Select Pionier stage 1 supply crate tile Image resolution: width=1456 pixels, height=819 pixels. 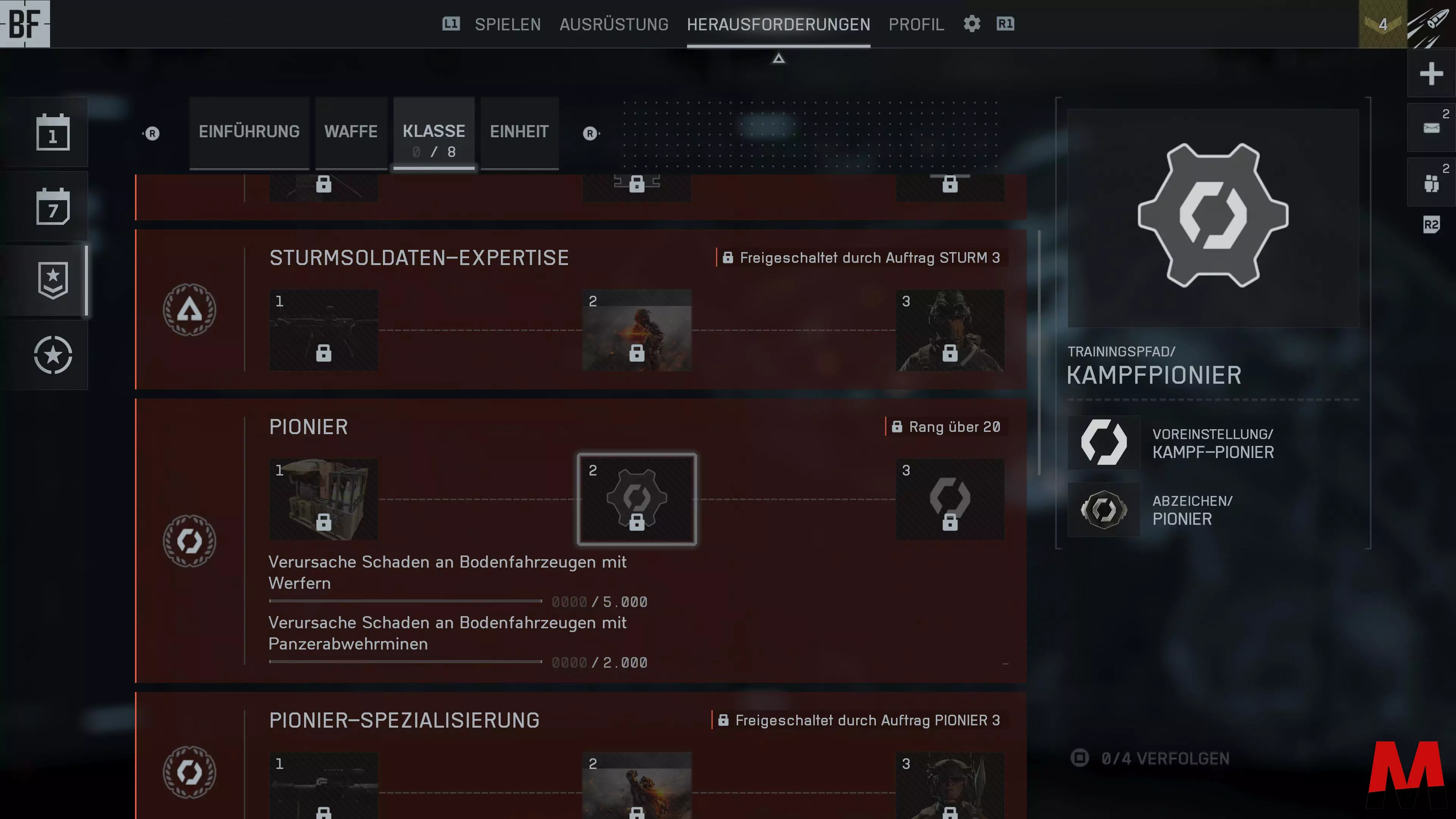(x=323, y=499)
